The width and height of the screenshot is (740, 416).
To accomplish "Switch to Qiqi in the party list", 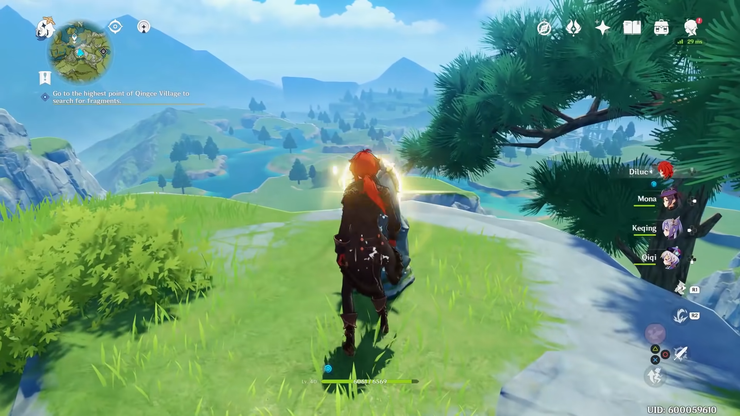I will point(669,257).
